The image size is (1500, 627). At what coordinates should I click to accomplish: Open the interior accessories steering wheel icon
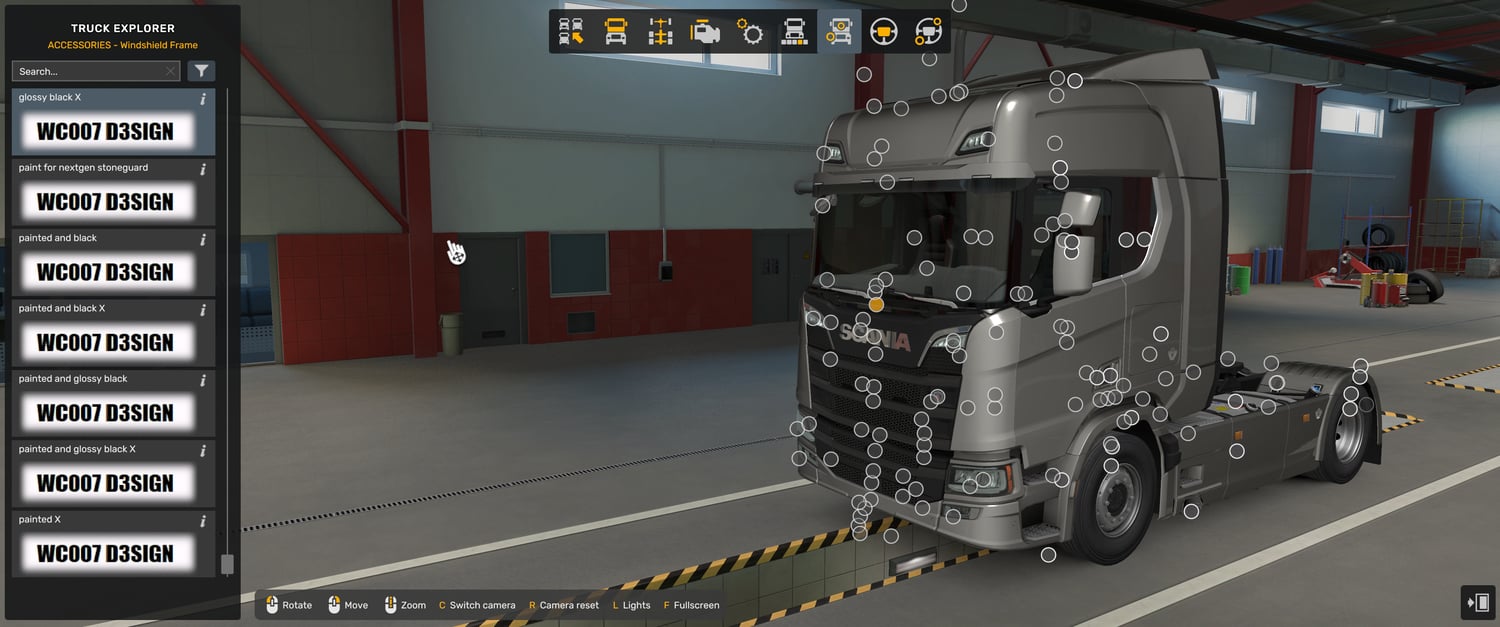928,32
